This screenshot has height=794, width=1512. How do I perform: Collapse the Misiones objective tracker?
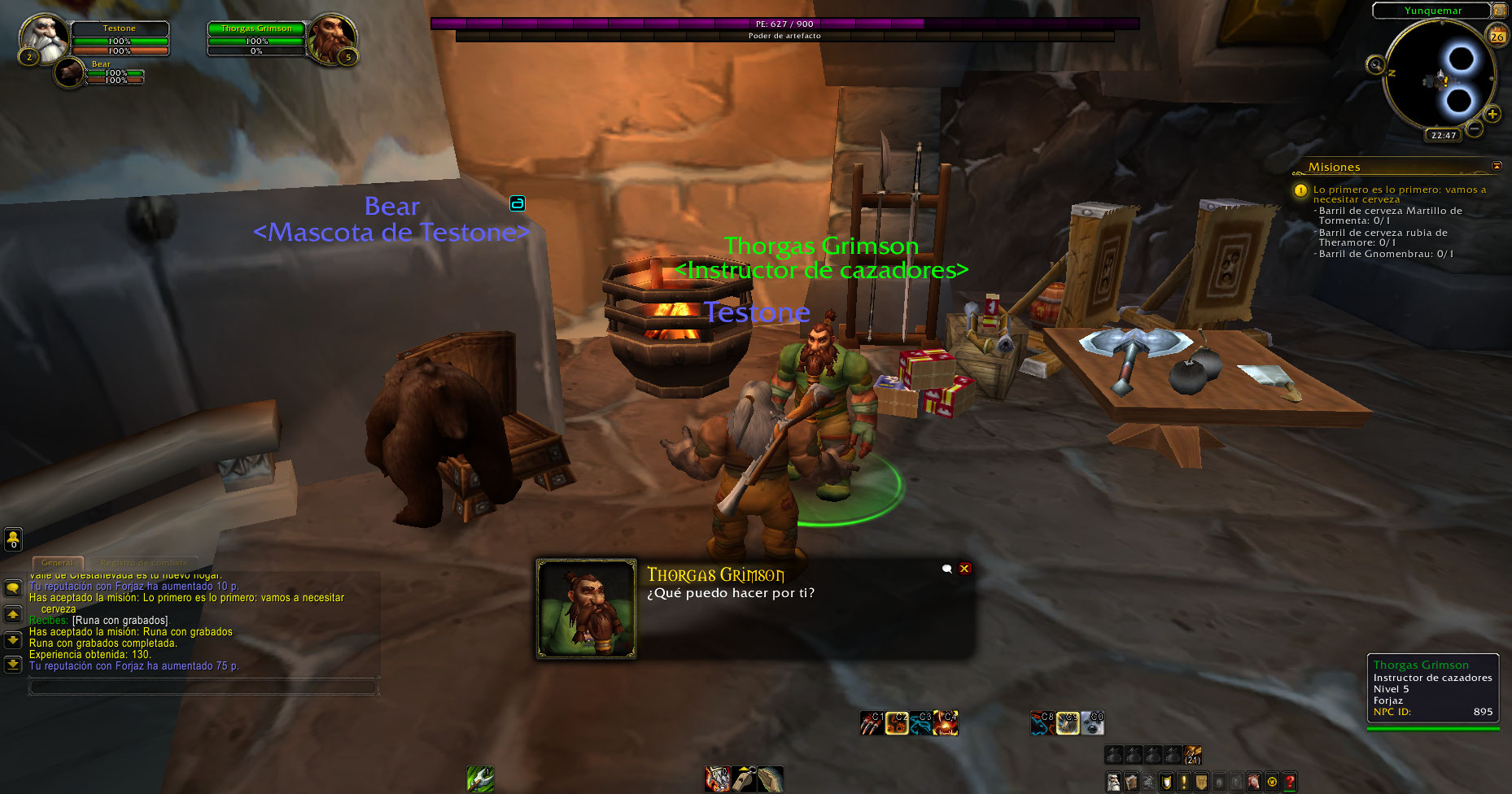(1497, 166)
